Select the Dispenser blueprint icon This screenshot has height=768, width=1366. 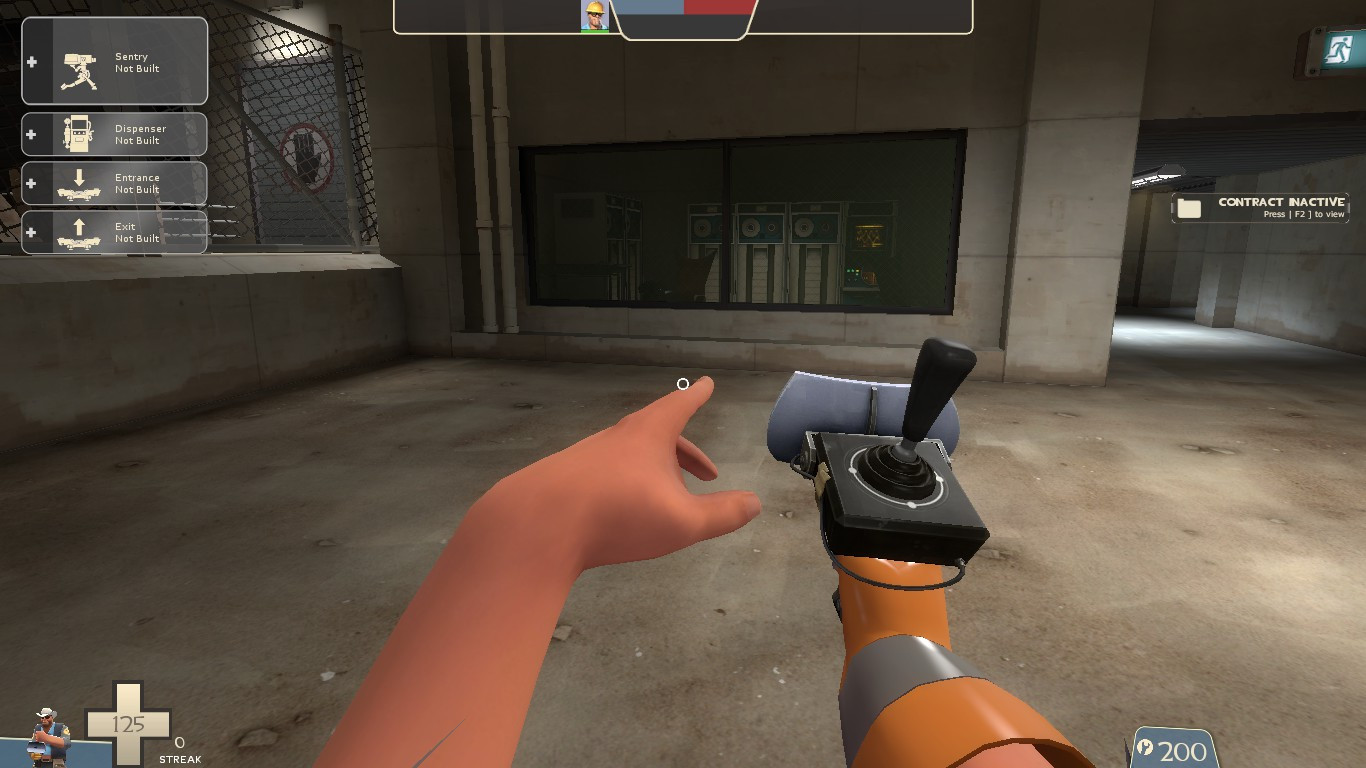click(x=77, y=134)
